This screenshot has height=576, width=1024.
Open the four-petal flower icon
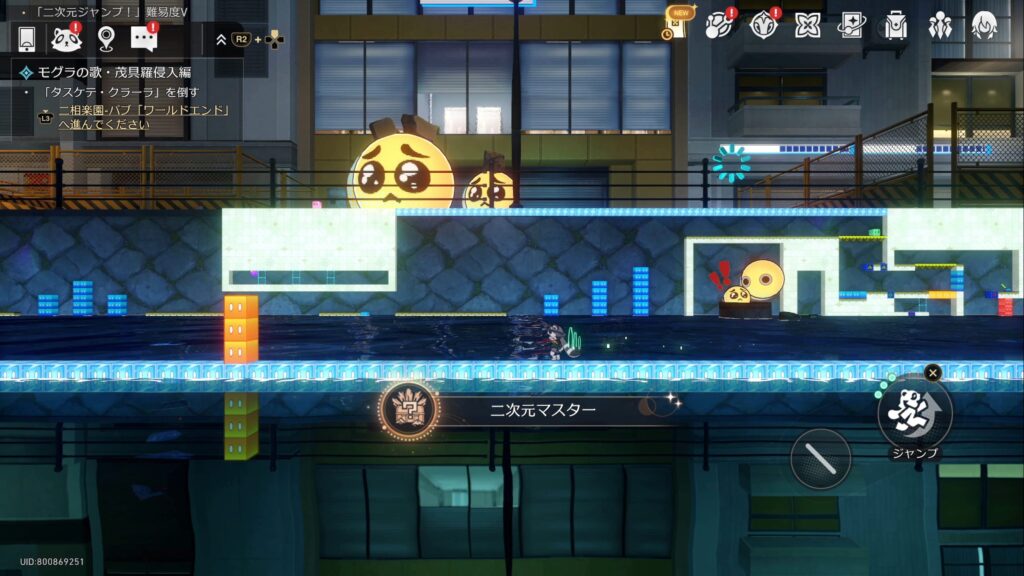pos(808,25)
